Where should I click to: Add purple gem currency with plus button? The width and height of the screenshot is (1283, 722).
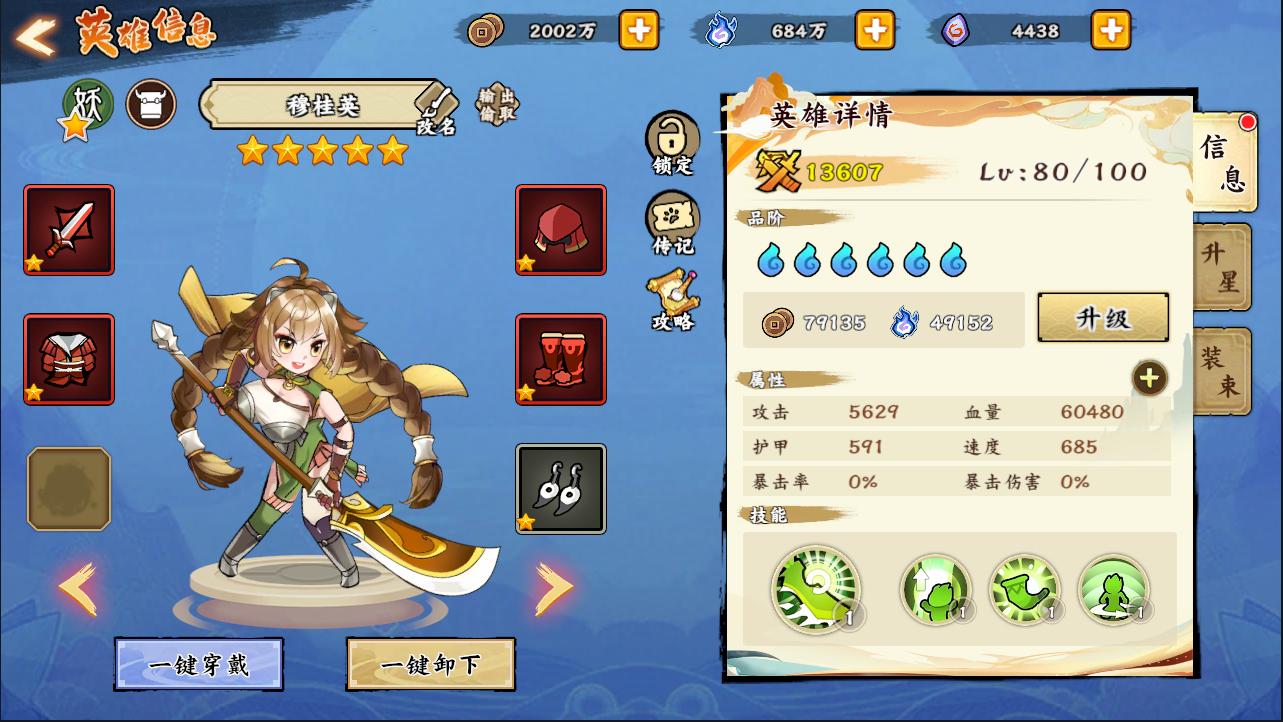(x=1110, y=30)
